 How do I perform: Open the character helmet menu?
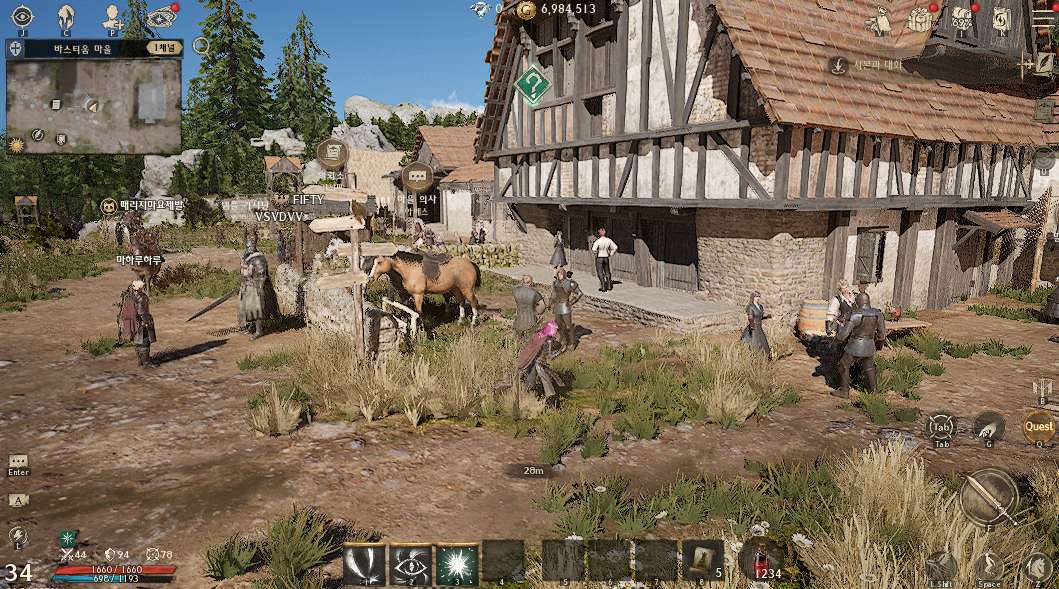[66, 15]
